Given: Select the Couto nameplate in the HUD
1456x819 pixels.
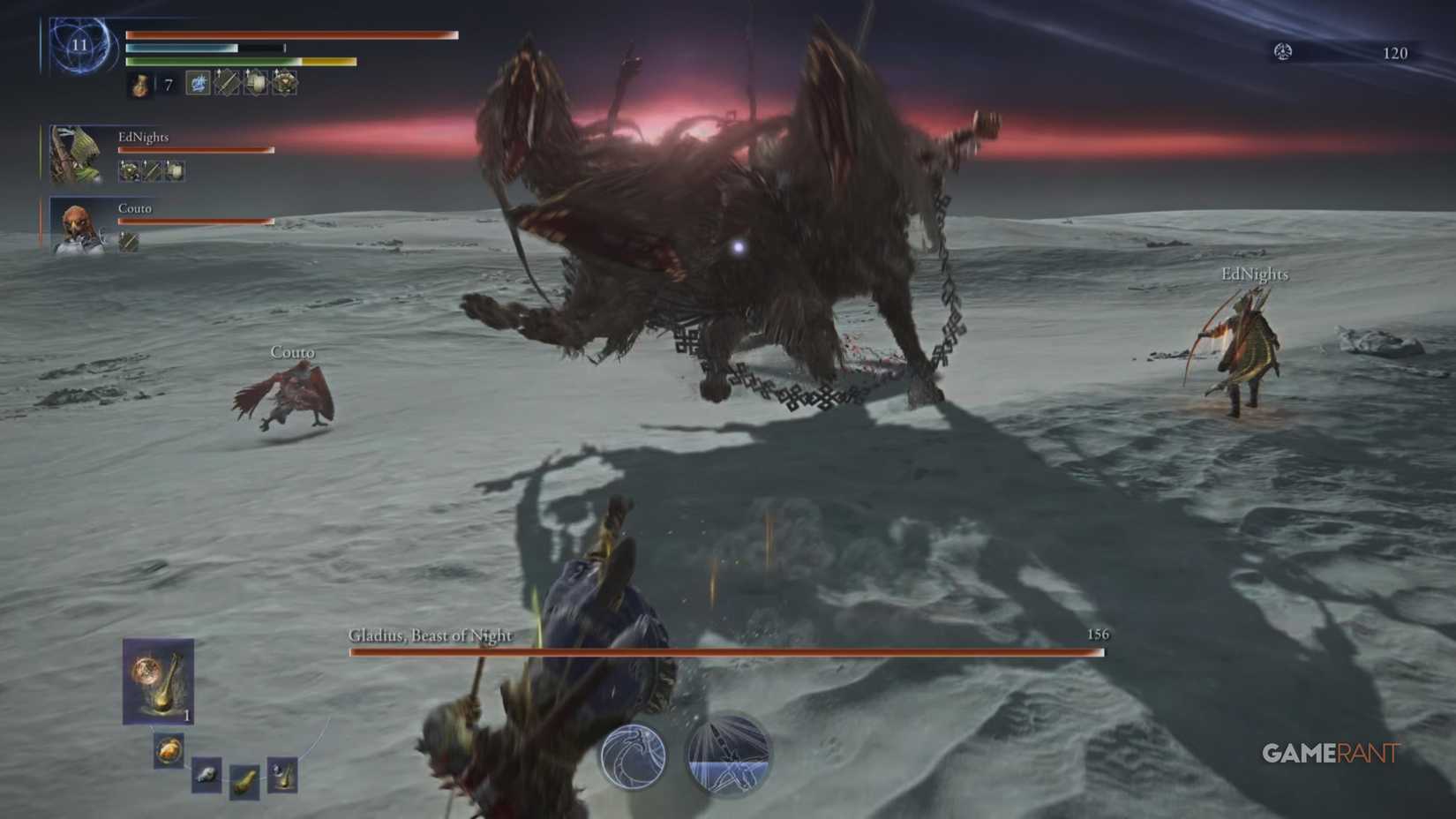Looking at the screenshot, I should click(x=133, y=207).
